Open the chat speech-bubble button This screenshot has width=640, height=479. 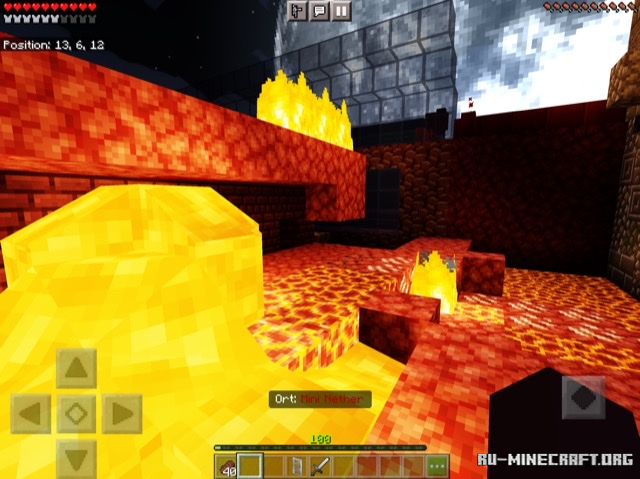[319, 10]
